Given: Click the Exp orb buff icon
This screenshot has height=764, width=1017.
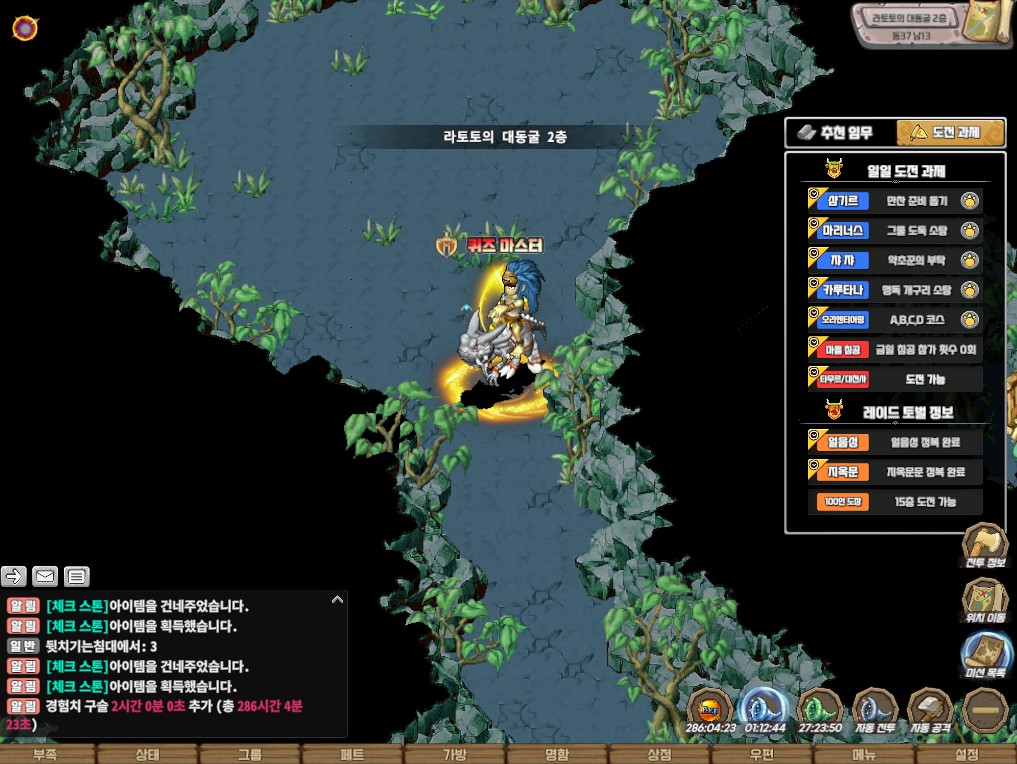Looking at the screenshot, I should tap(711, 710).
